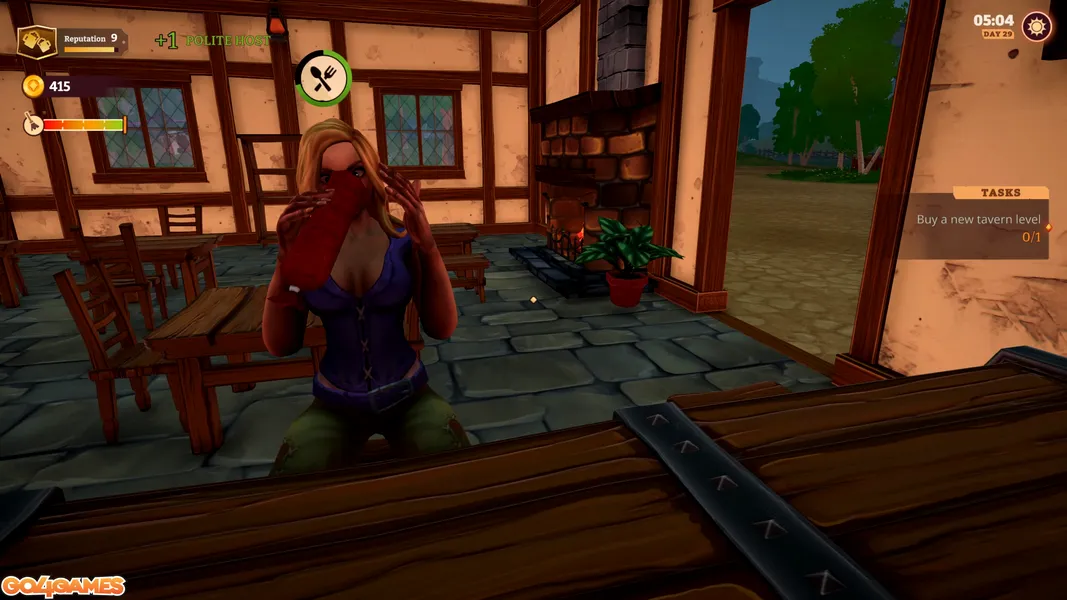
Task: Select the customer's food order icon
Action: [323, 78]
